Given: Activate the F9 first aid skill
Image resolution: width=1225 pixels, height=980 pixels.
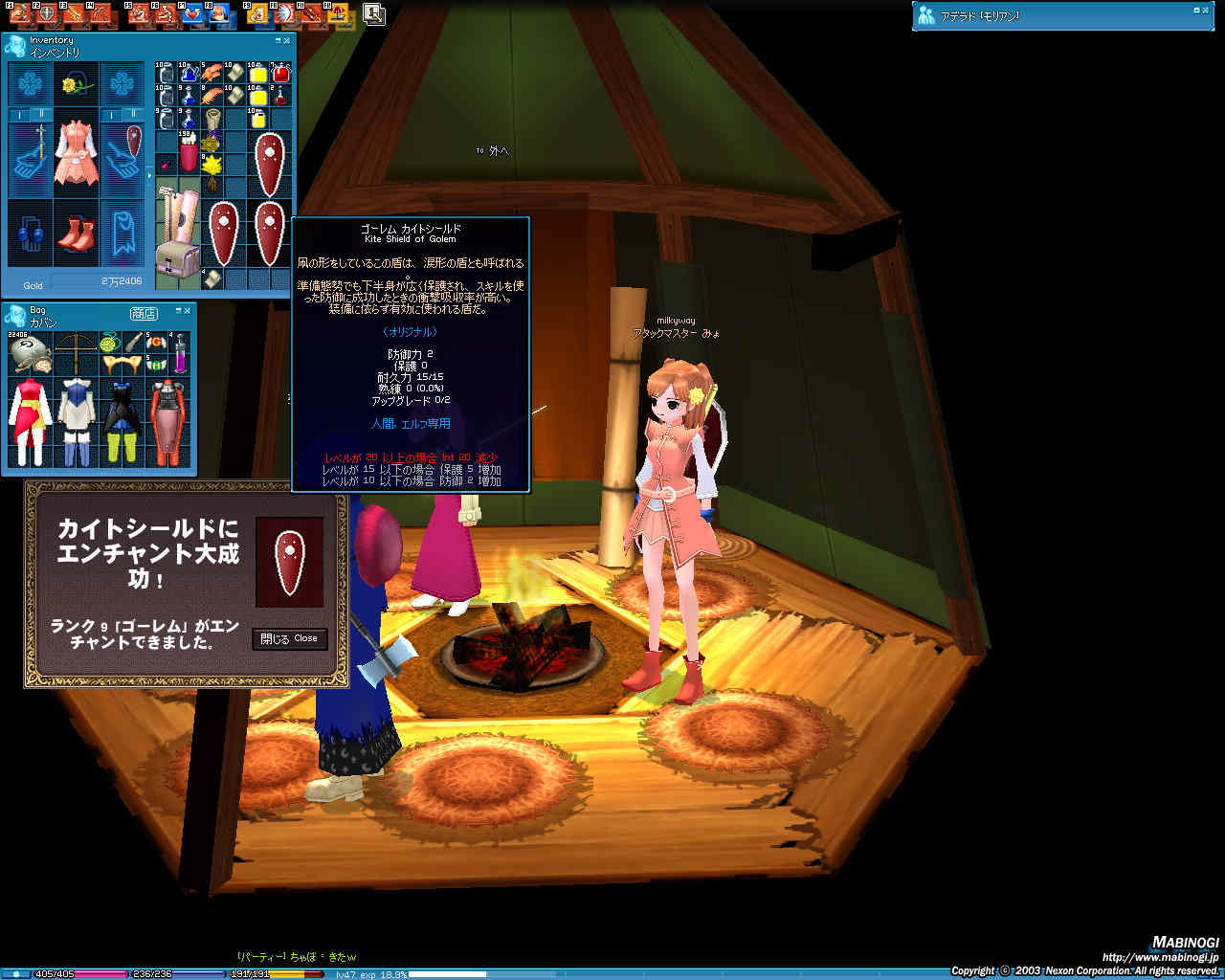Looking at the screenshot, I should click(257, 13).
